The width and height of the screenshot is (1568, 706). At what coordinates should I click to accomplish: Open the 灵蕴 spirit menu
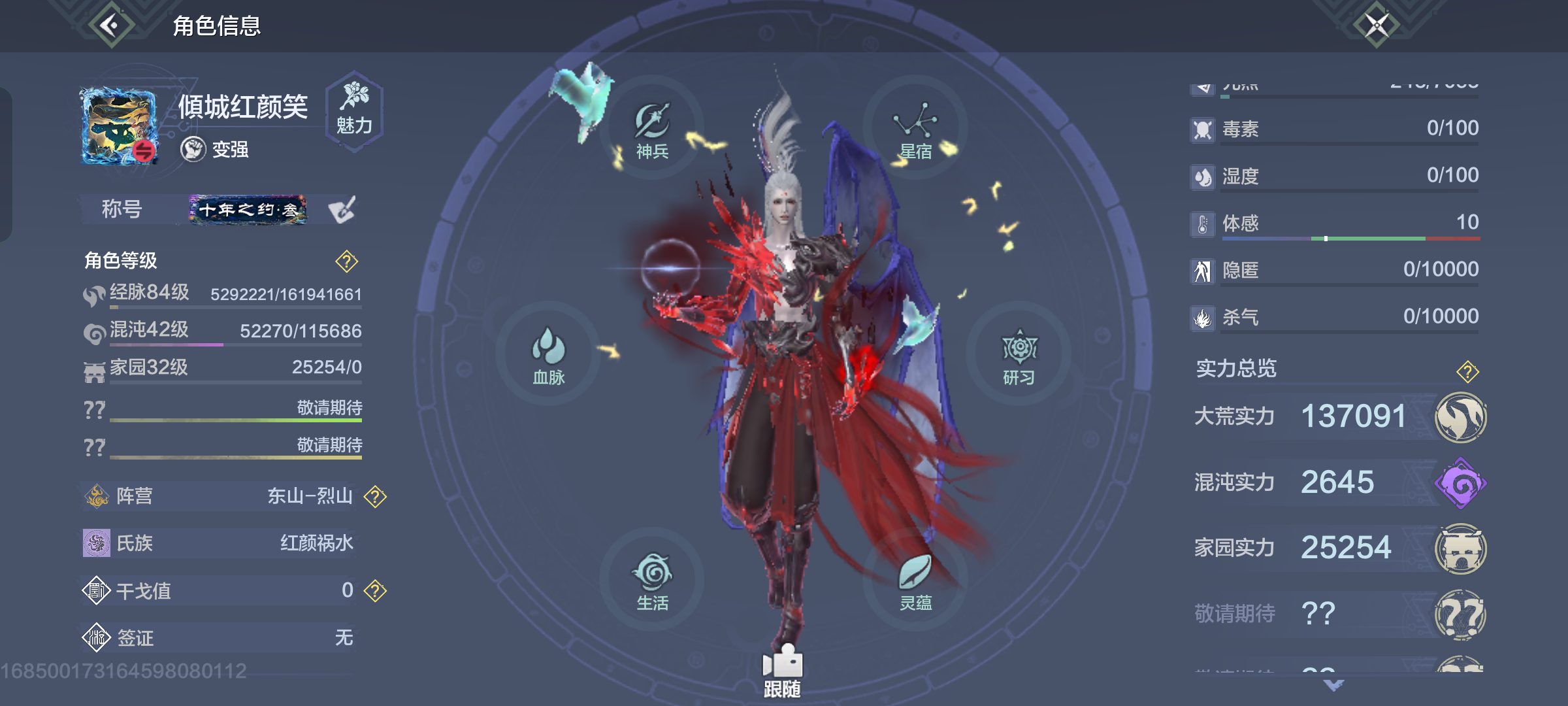(x=915, y=582)
